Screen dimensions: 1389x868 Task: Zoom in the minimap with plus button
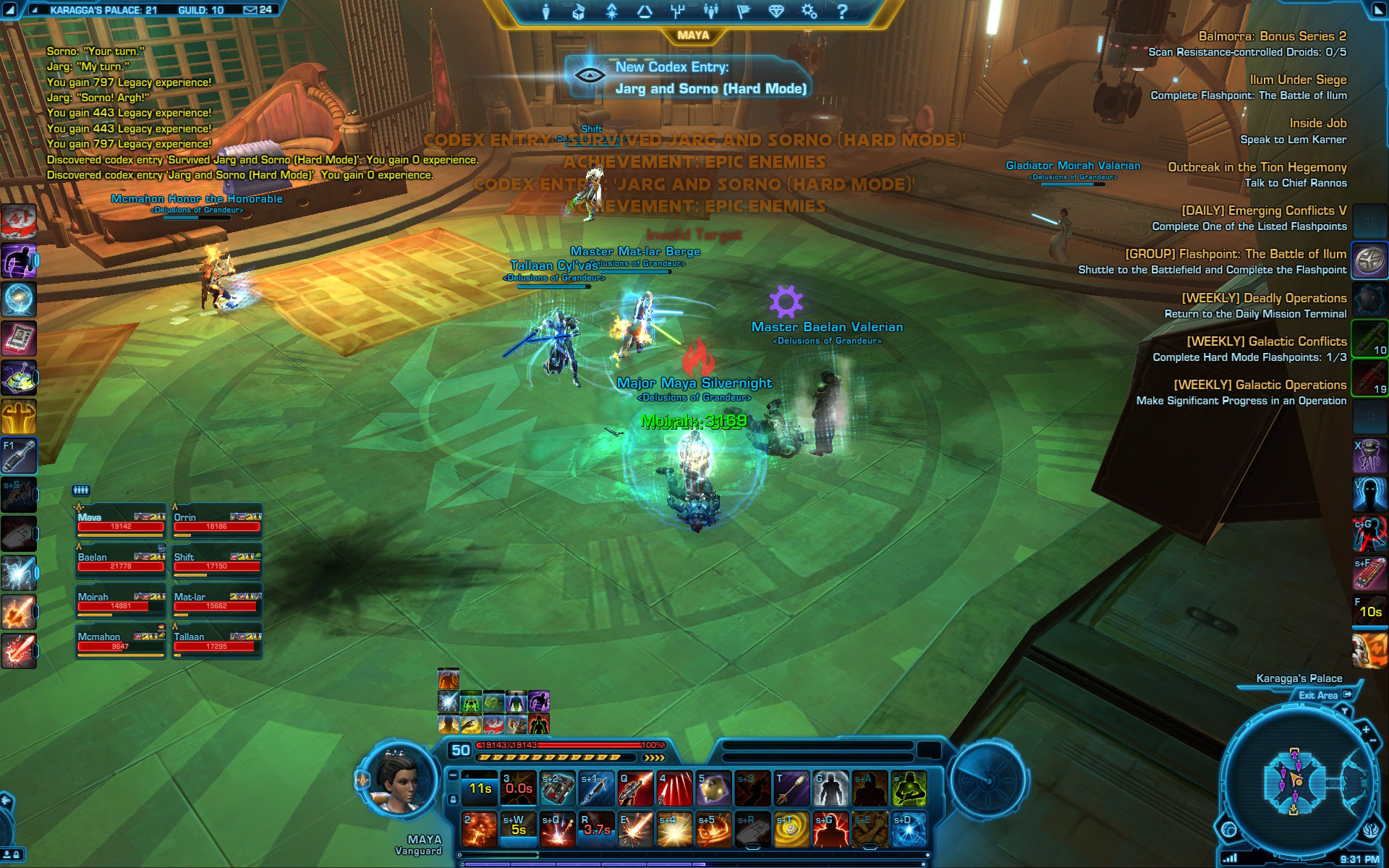tap(1366, 731)
